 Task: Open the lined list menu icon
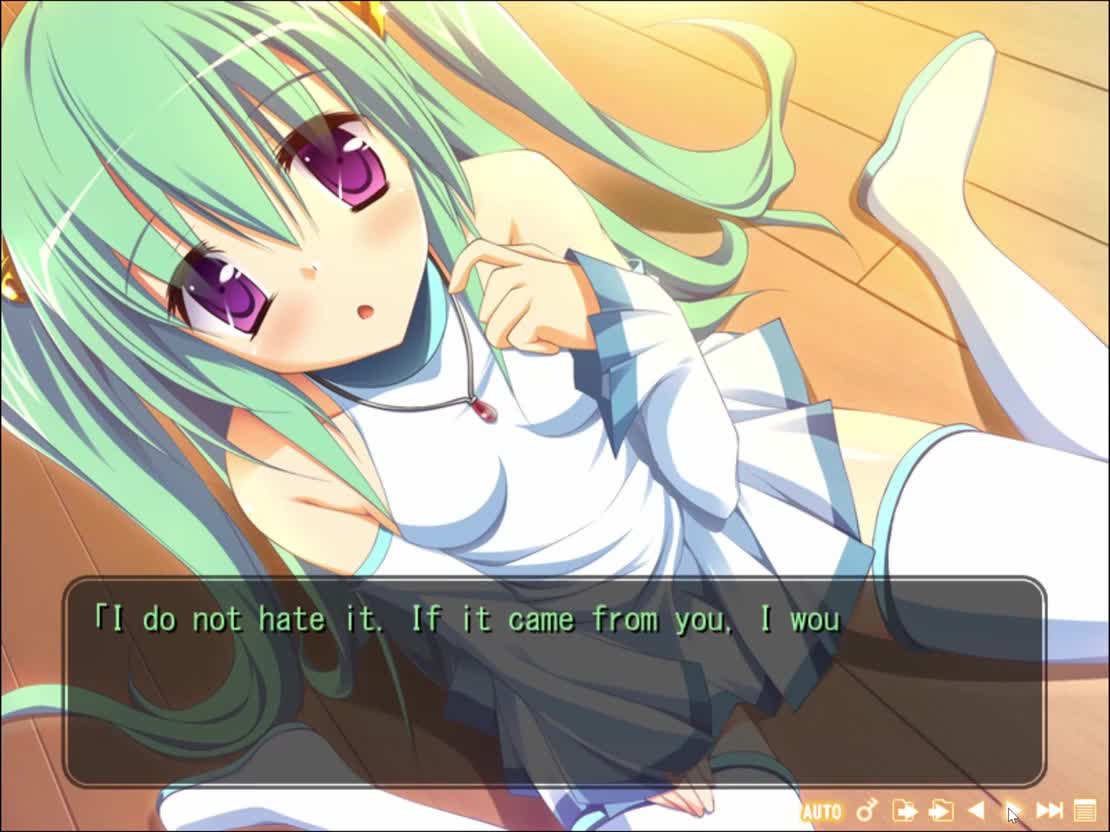point(1085,810)
